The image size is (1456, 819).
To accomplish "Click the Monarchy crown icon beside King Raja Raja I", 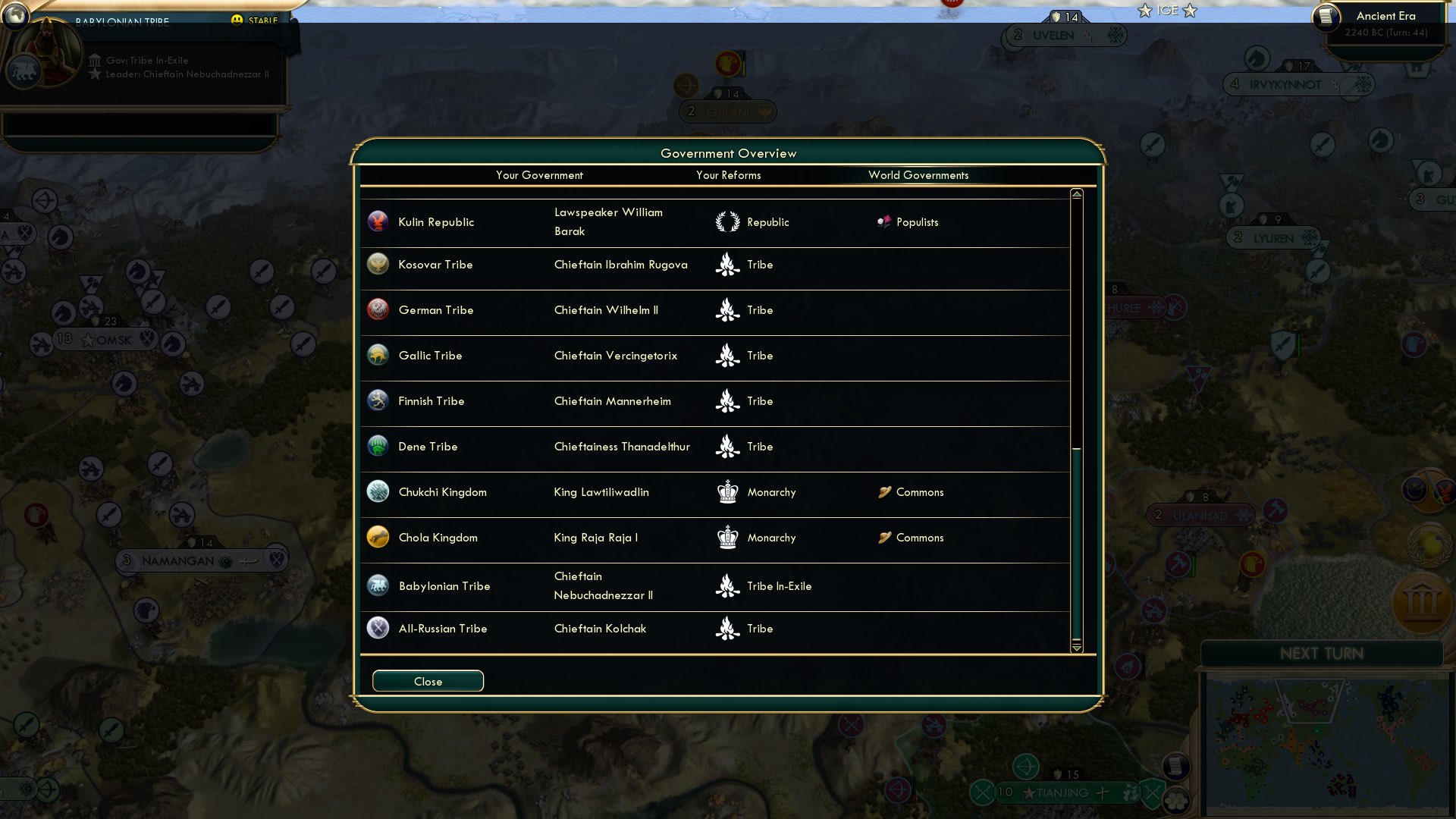I will pos(727,537).
